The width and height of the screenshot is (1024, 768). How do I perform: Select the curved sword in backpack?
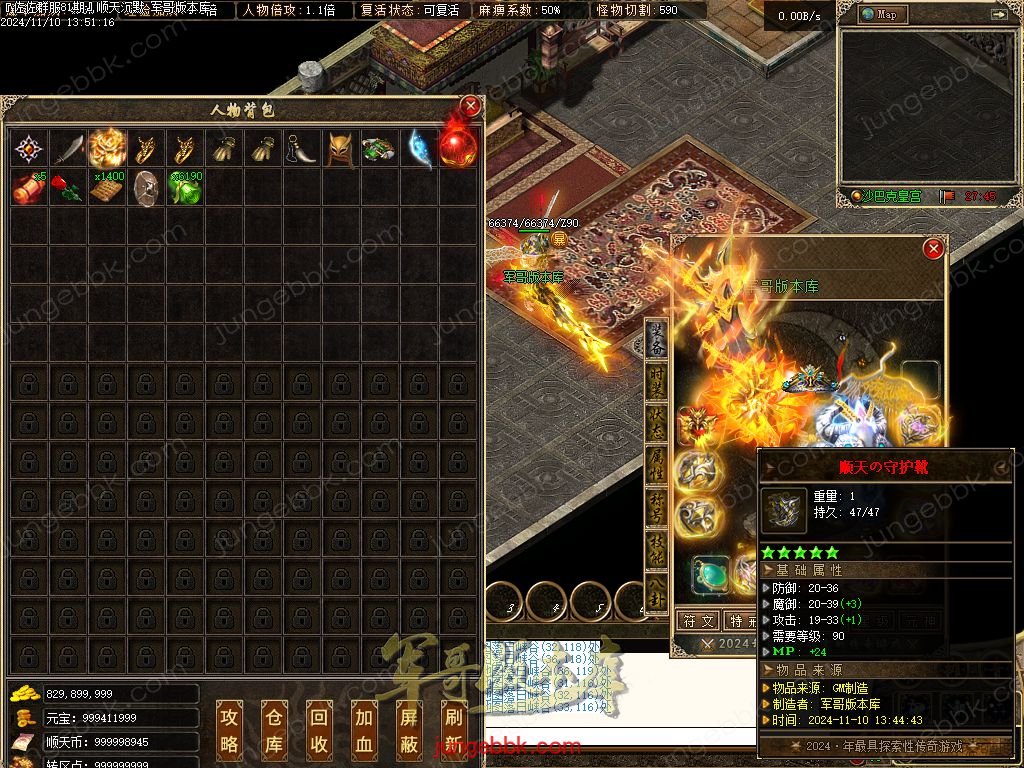click(67, 150)
